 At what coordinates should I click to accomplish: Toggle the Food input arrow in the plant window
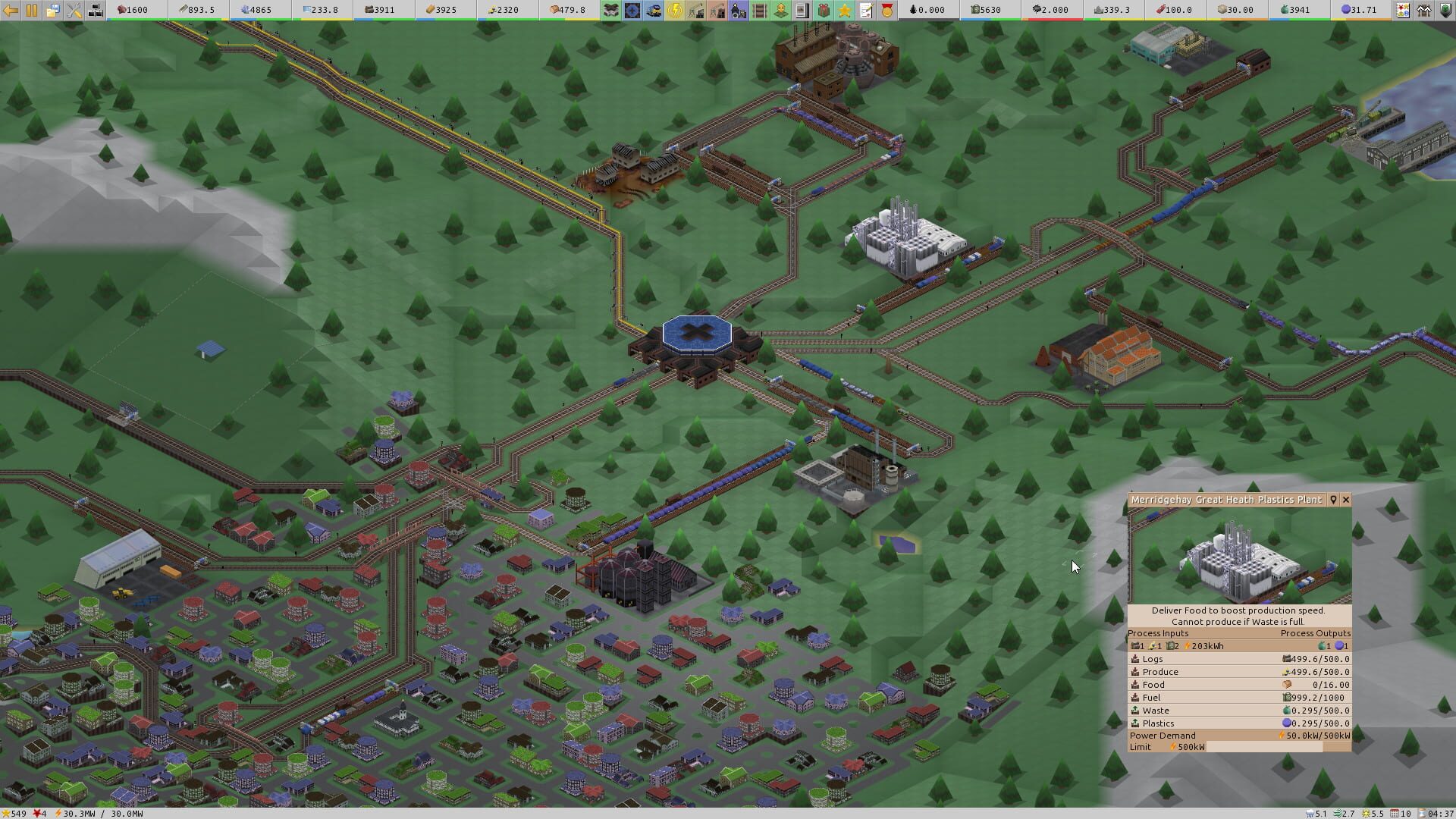(1134, 684)
